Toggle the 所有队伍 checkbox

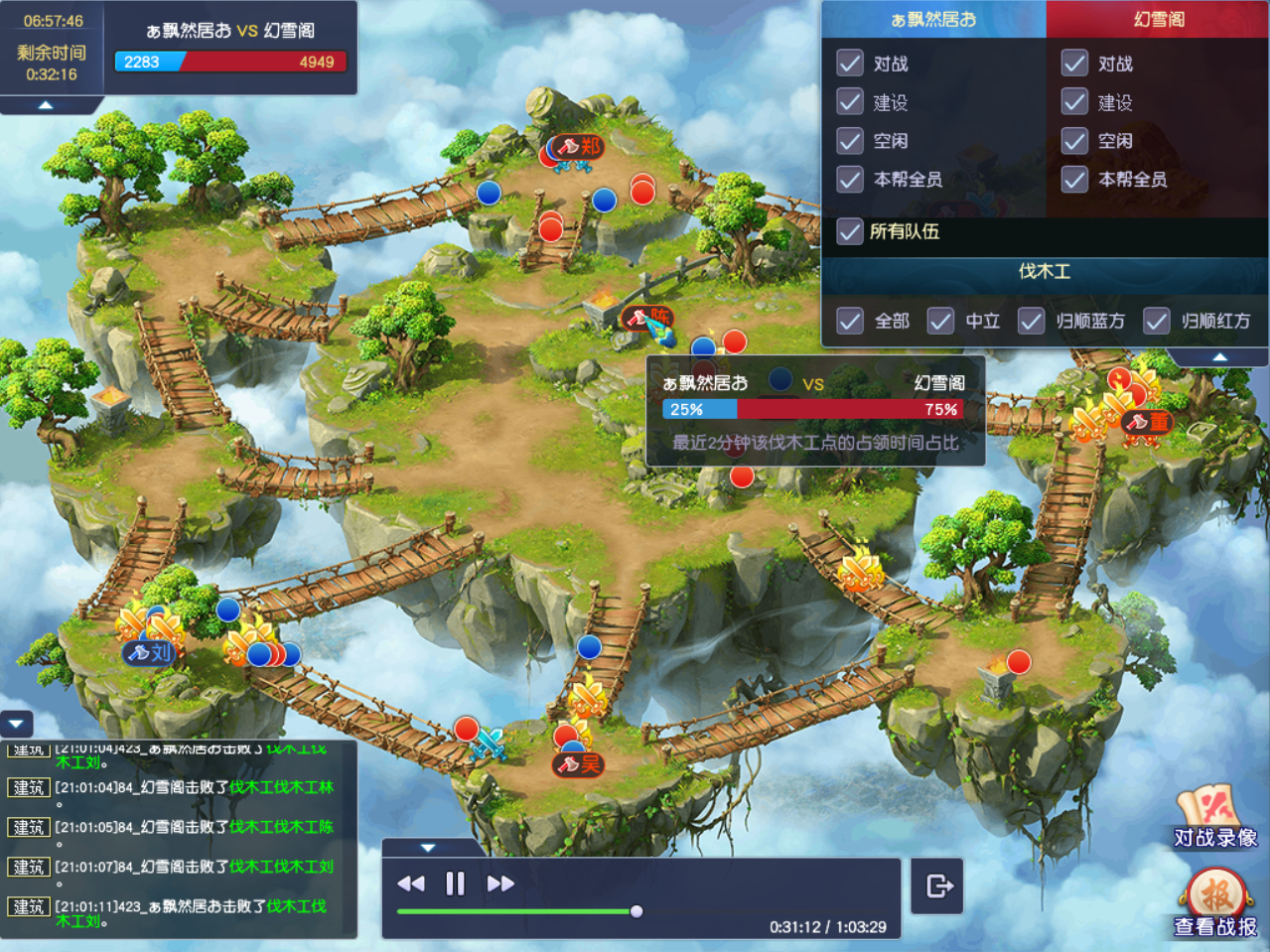coord(850,232)
